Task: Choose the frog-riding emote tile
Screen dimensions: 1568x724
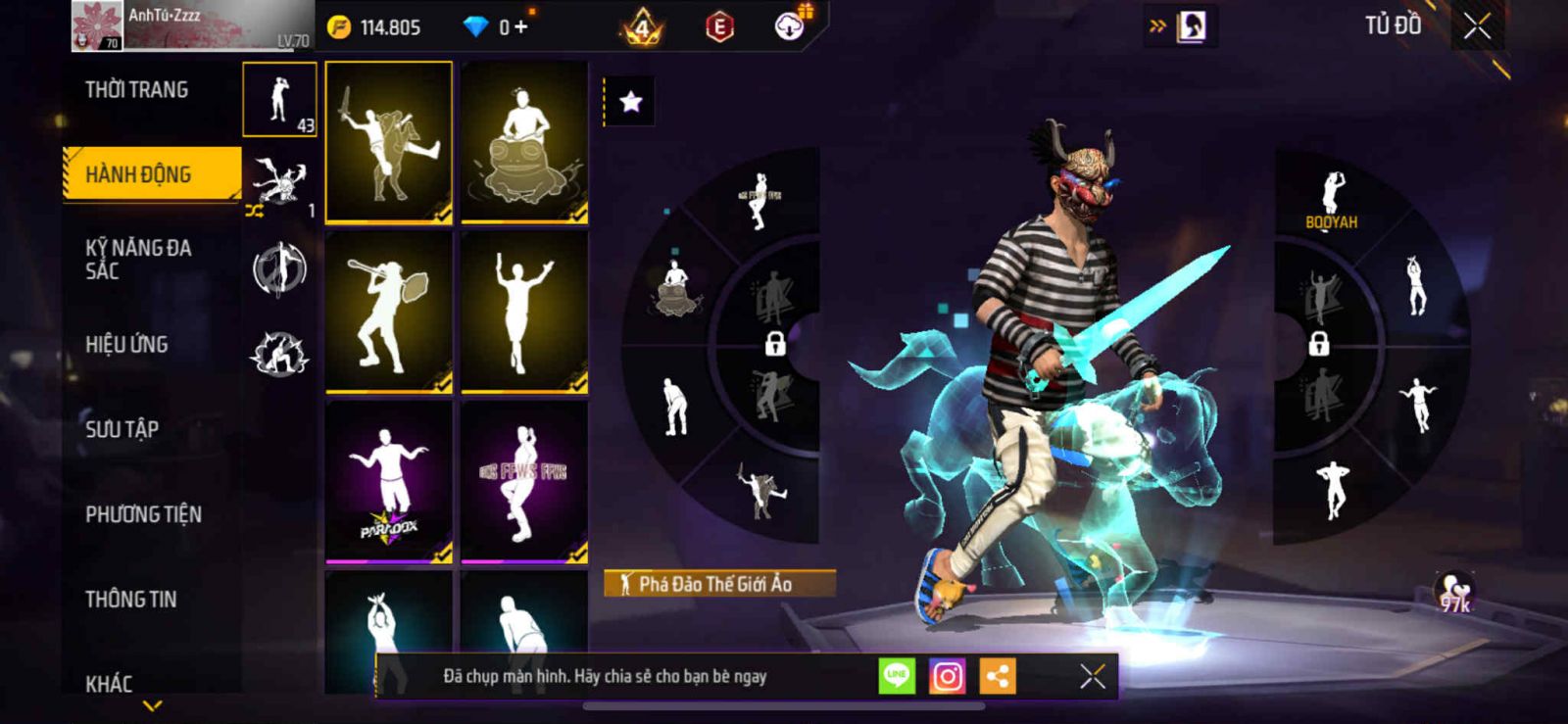Action: click(x=524, y=142)
